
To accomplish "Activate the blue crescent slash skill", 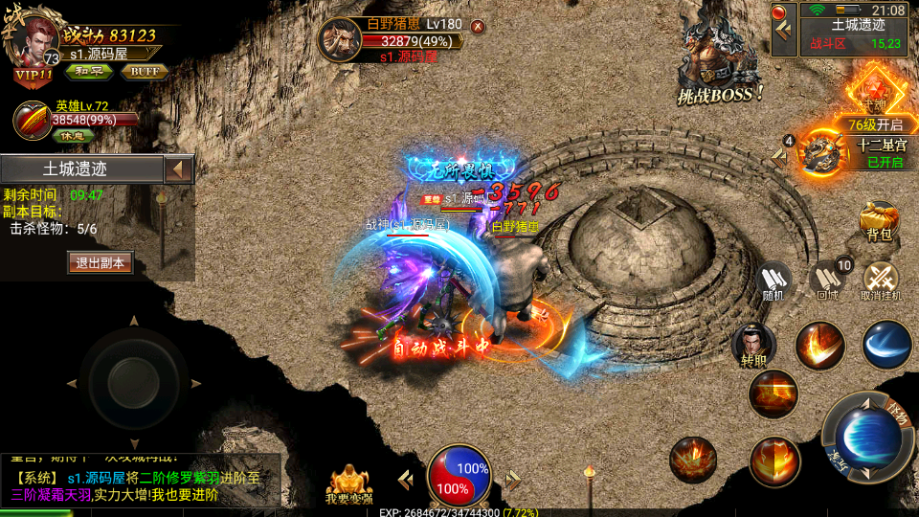I will click(886, 345).
